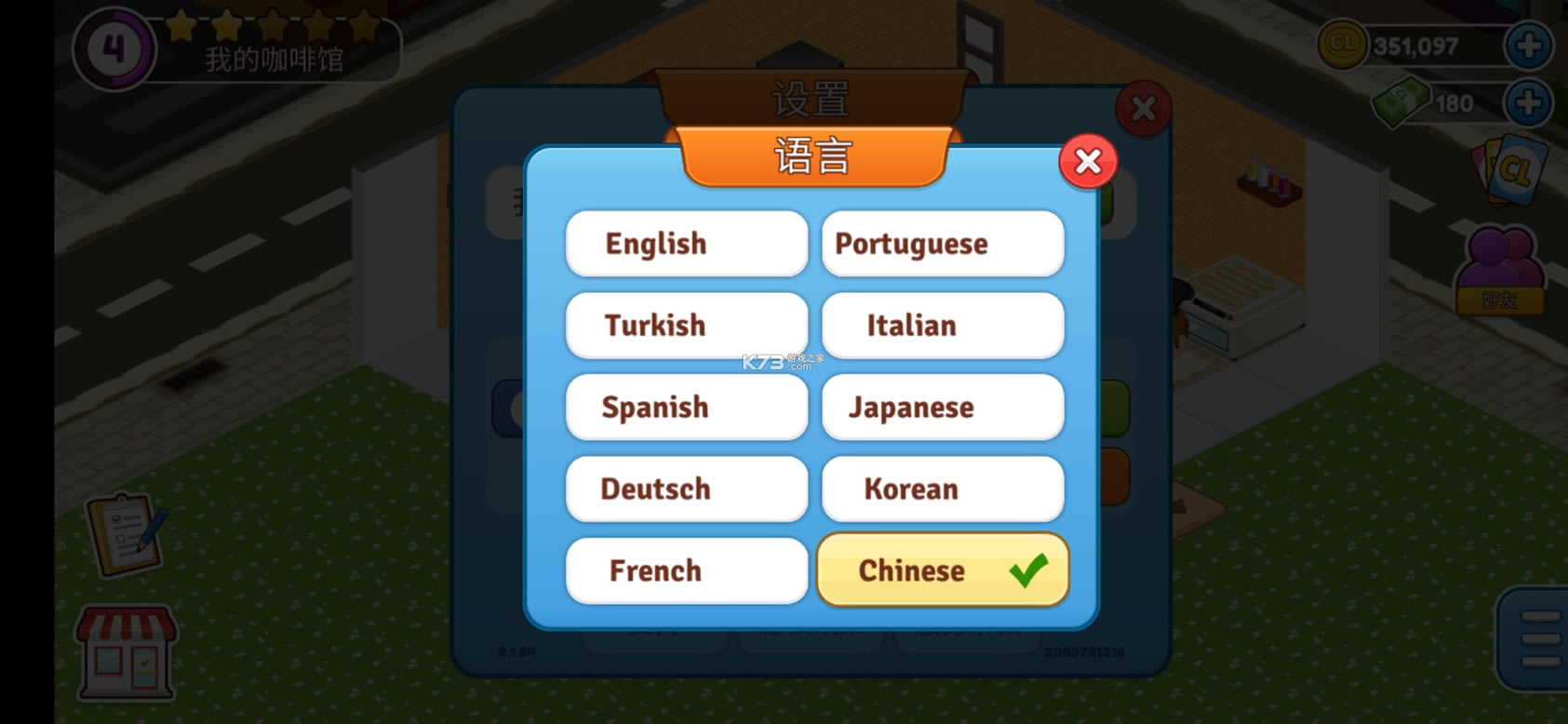Choose the Portuguese language option
This screenshot has width=1568, height=724.
[942, 244]
